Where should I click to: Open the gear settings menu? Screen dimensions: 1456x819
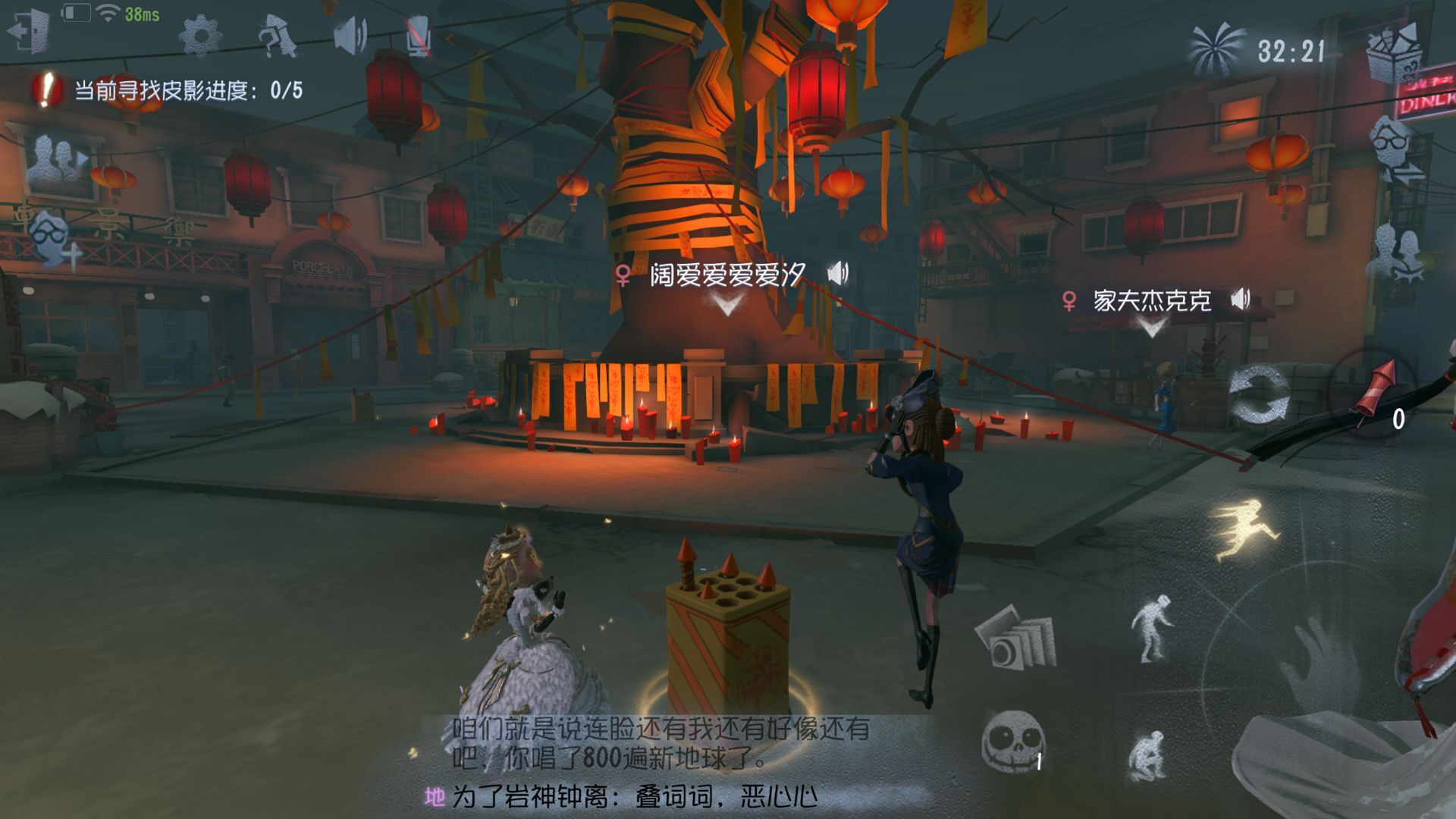(201, 35)
